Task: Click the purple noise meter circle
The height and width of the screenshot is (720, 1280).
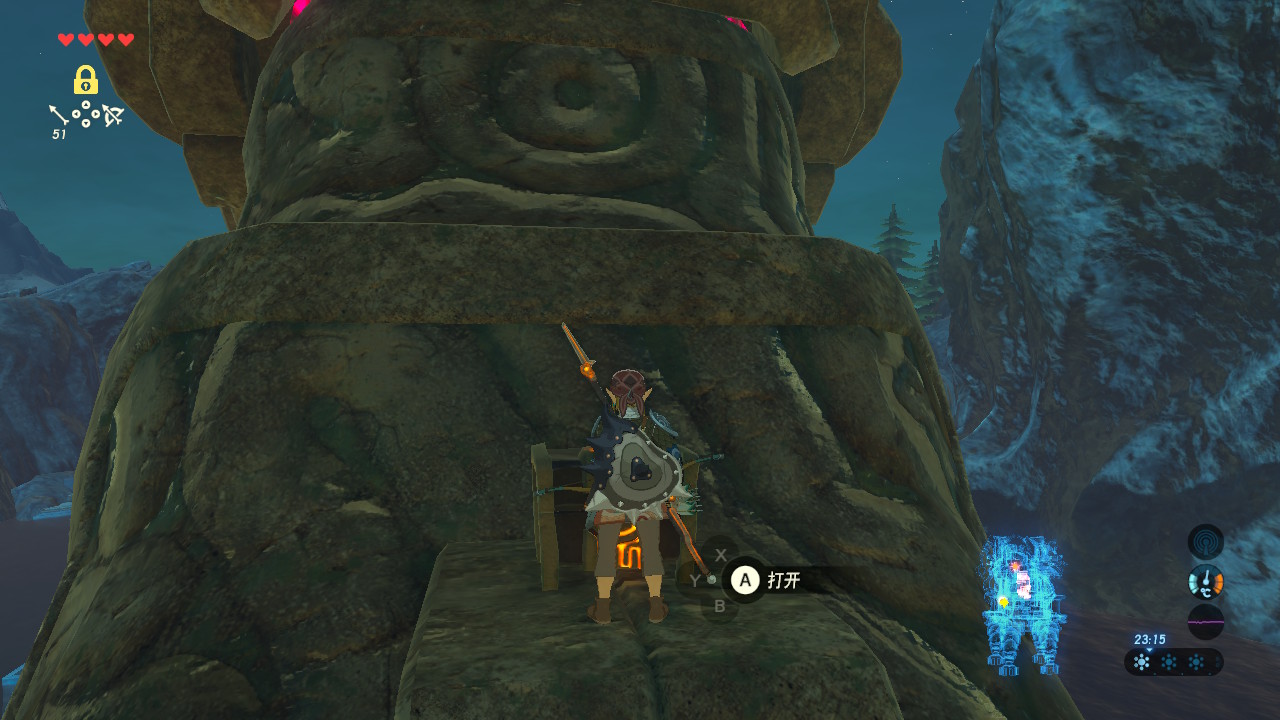Action: [x=1205, y=621]
